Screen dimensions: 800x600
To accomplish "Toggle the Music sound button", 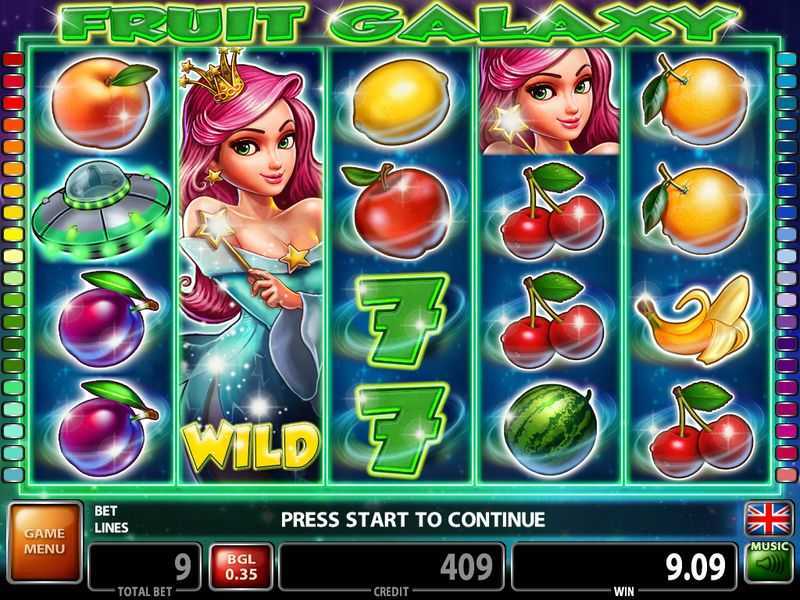I will pos(768,565).
